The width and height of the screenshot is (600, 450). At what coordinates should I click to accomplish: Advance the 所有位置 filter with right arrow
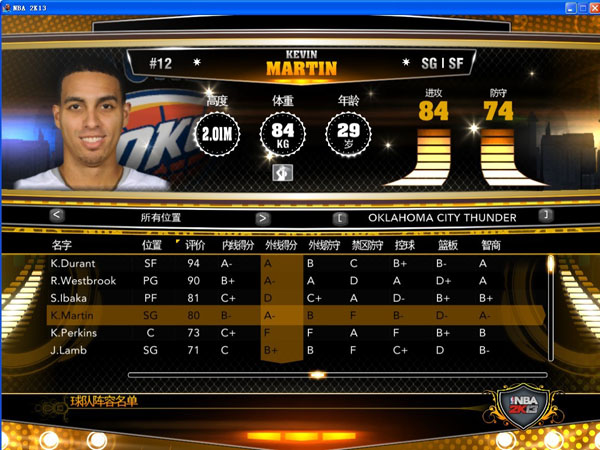tap(263, 217)
